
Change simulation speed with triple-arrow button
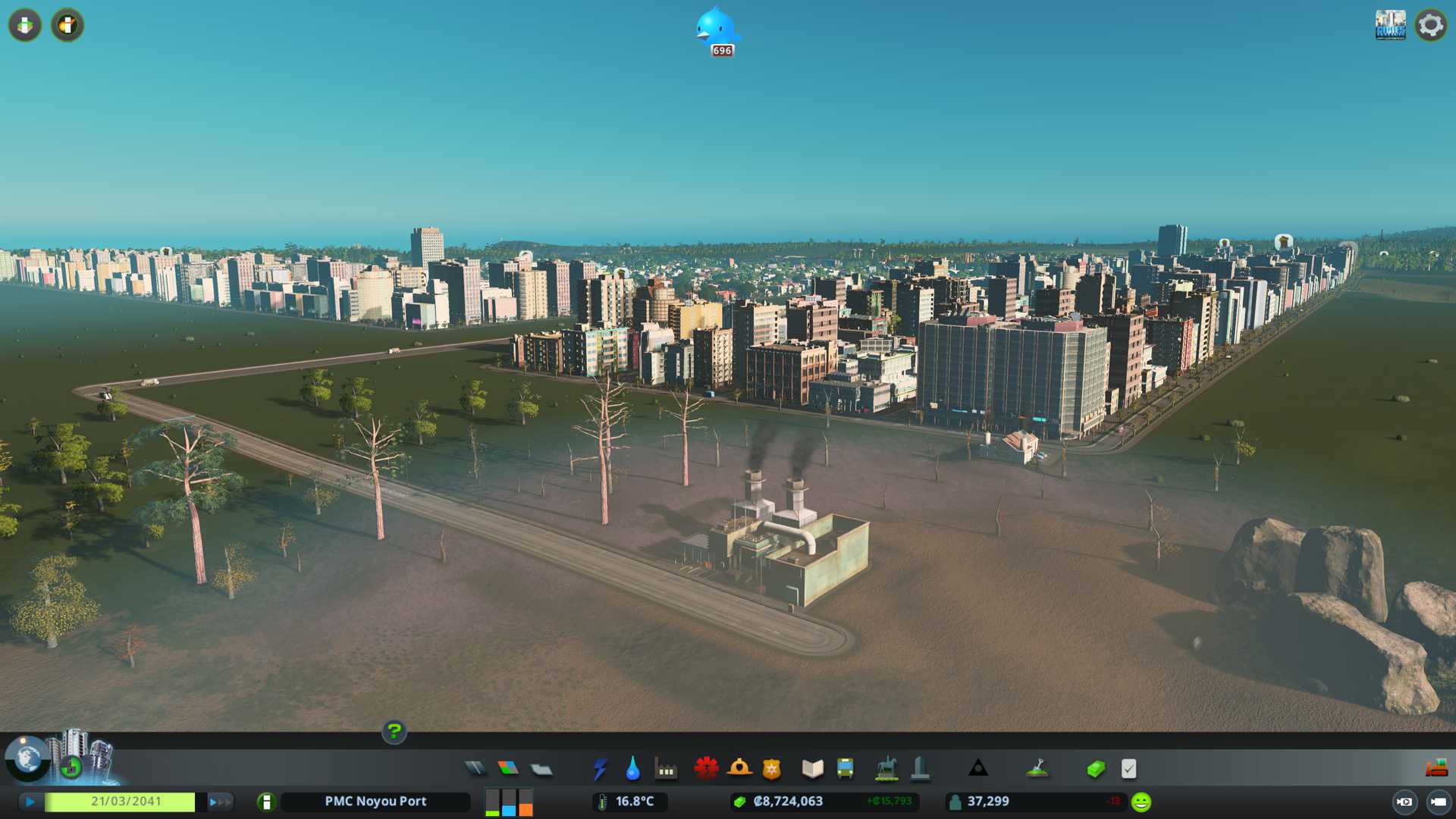point(219,802)
